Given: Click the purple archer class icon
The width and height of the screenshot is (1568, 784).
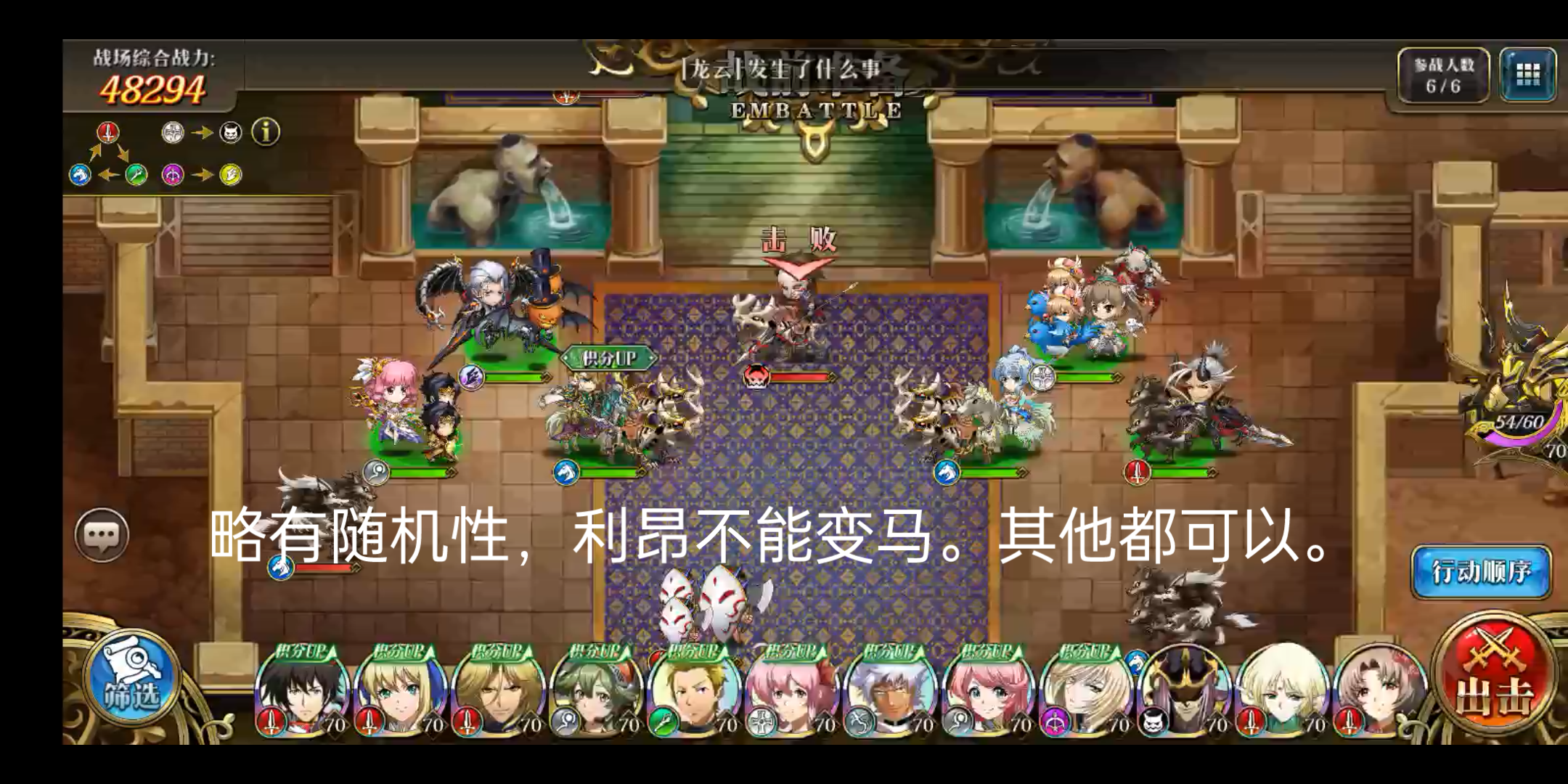Looking at the screenshot, I should pos(172,176).
